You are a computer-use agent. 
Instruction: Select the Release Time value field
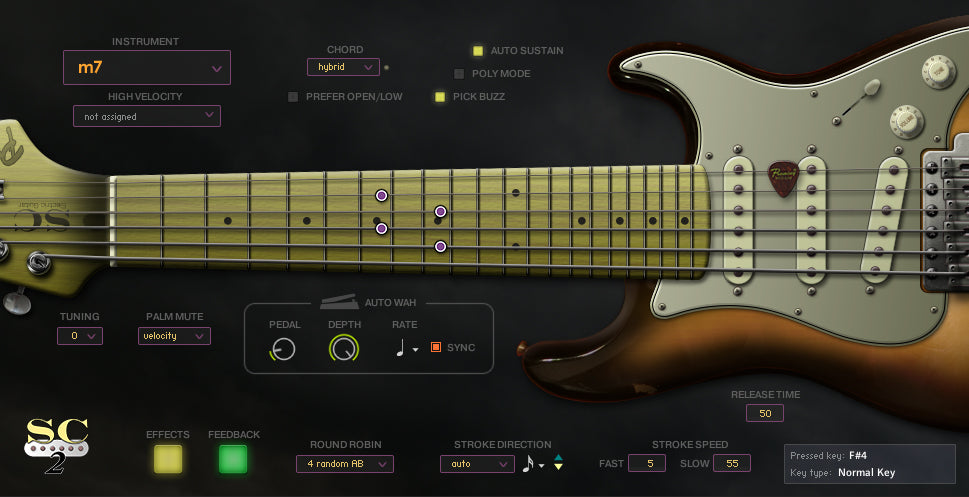[x=765, y=413]
